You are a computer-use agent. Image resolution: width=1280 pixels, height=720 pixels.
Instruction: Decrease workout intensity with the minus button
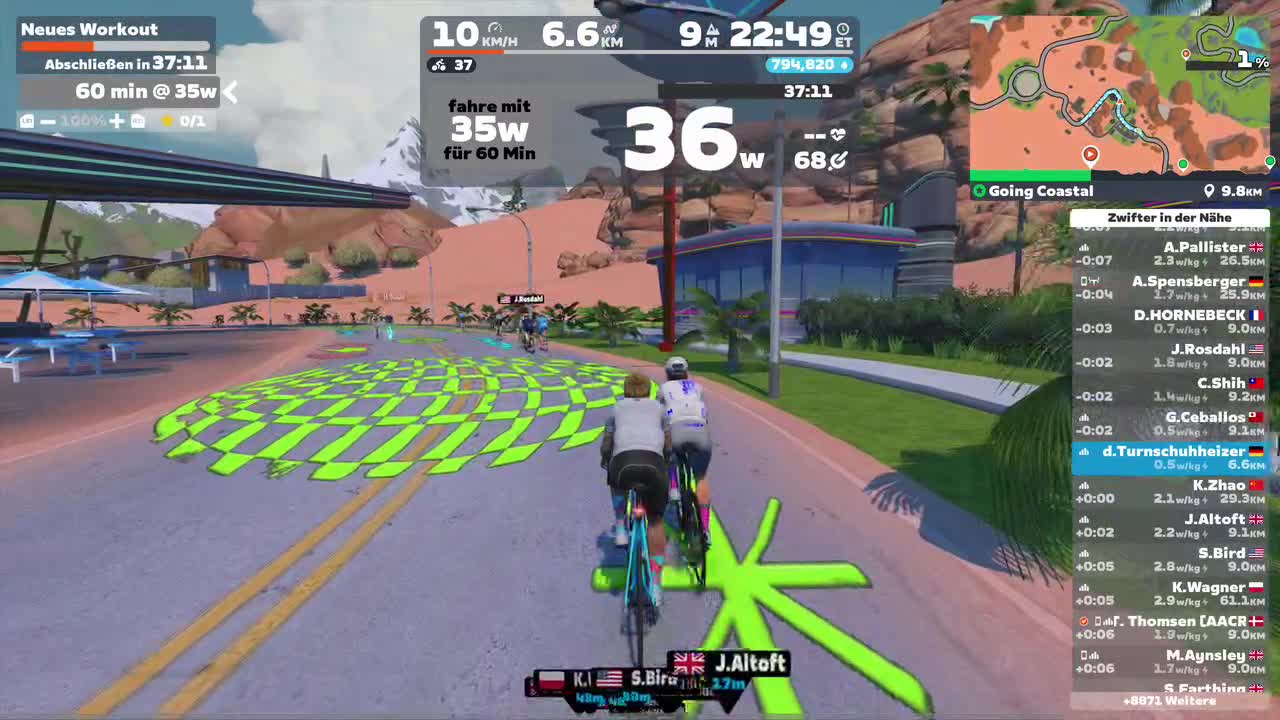coord(48,121)
